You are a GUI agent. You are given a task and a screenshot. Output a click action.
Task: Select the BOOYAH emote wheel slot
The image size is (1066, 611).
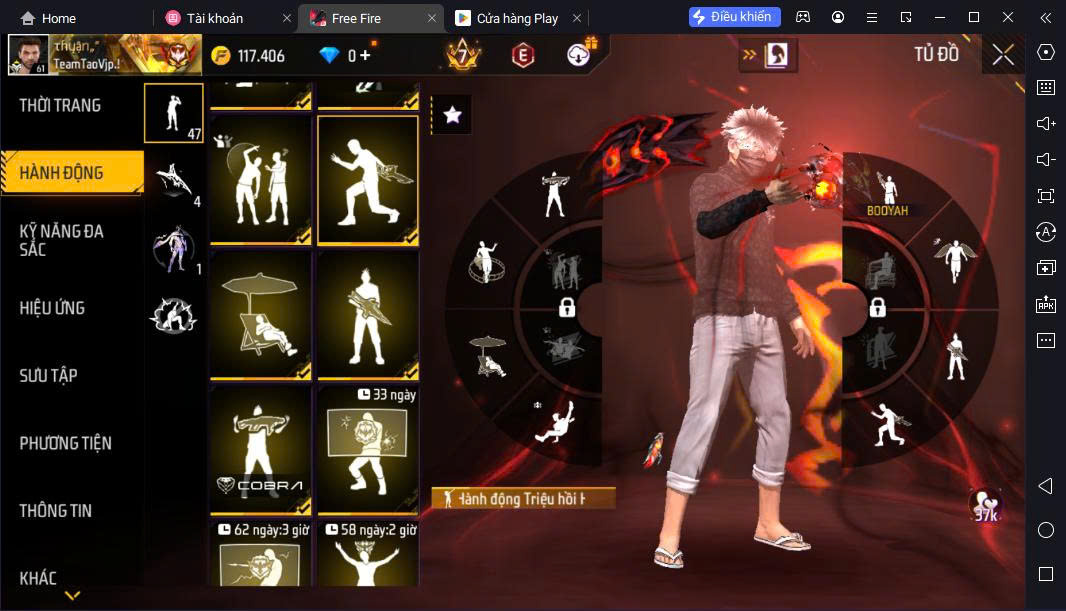pos(887,194)
